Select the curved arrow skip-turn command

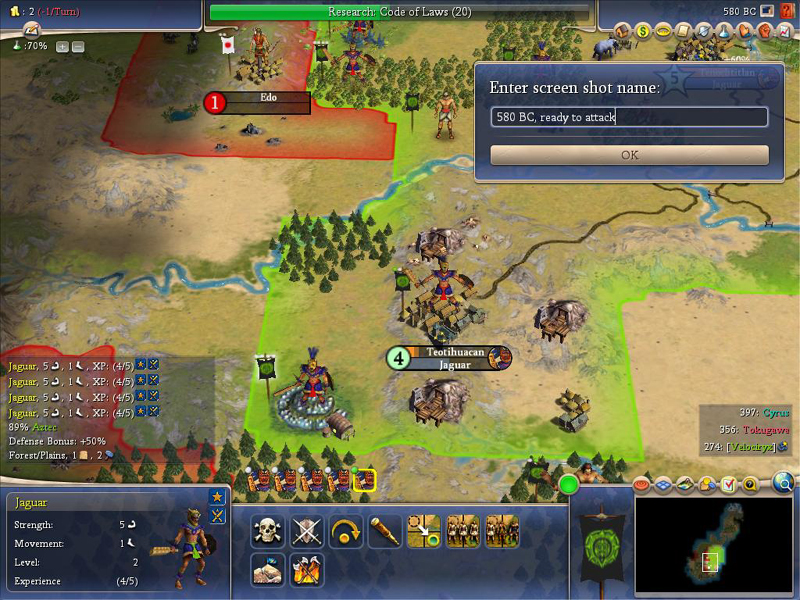pos(346,531)
